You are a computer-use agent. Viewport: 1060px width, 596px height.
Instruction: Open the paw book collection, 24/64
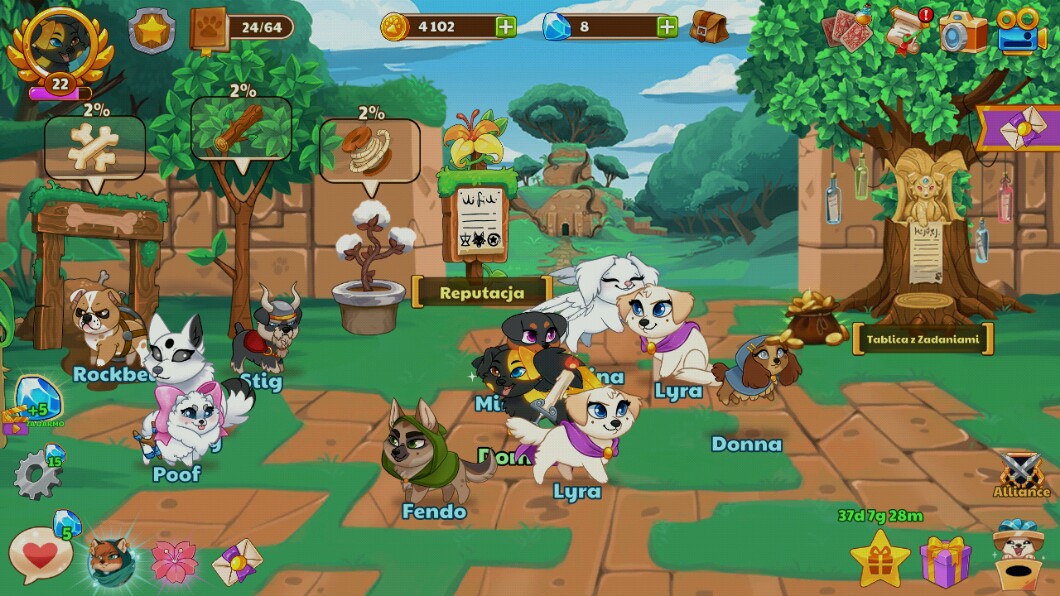click(x=210, y=28)
